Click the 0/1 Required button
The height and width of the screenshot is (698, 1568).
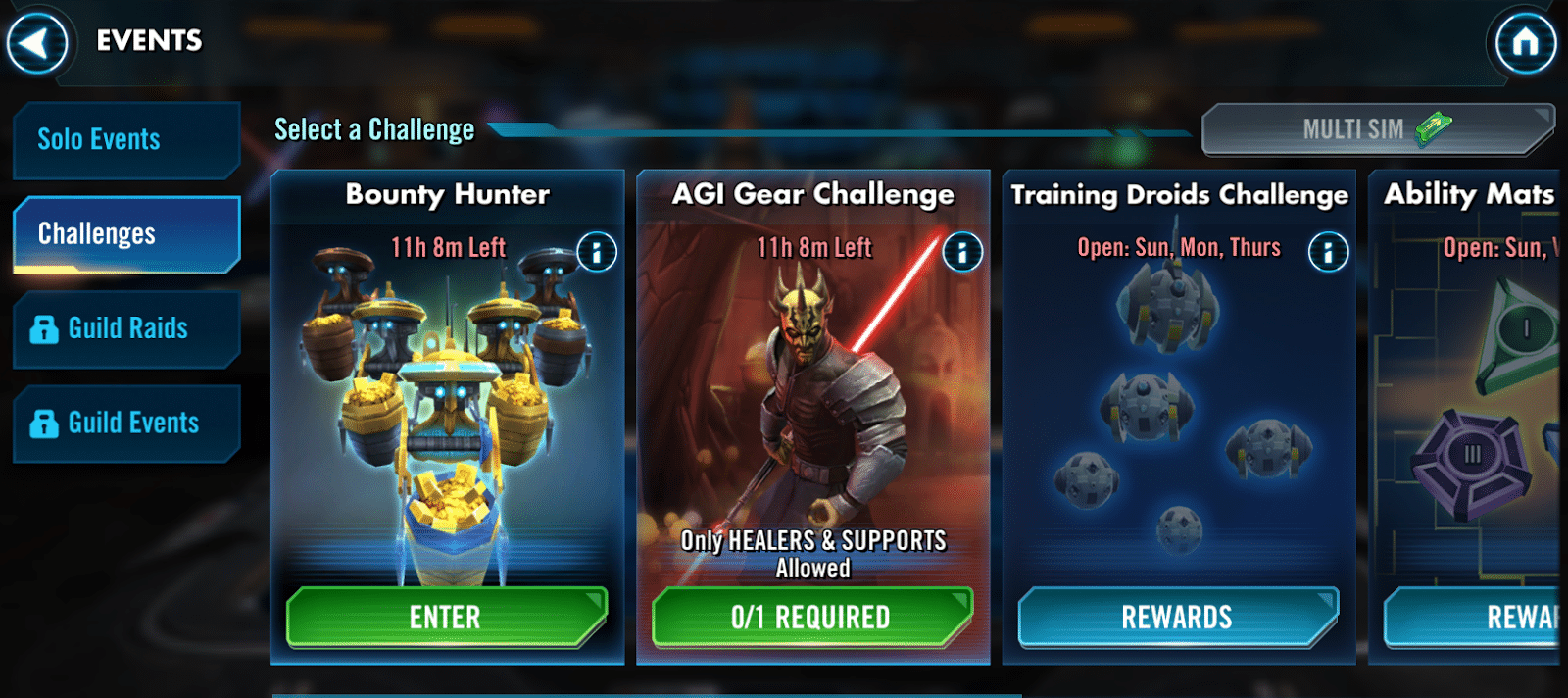[x=811, y=618]
